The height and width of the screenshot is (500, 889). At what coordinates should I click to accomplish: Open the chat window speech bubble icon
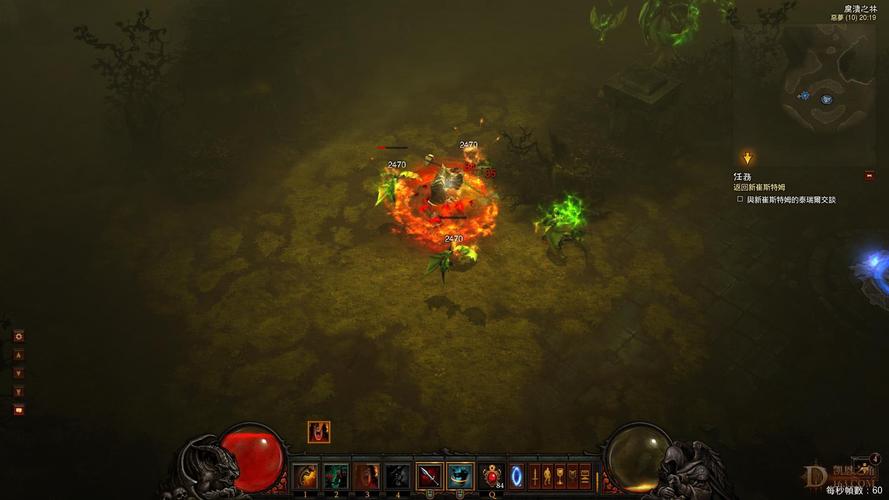[18, 409]
